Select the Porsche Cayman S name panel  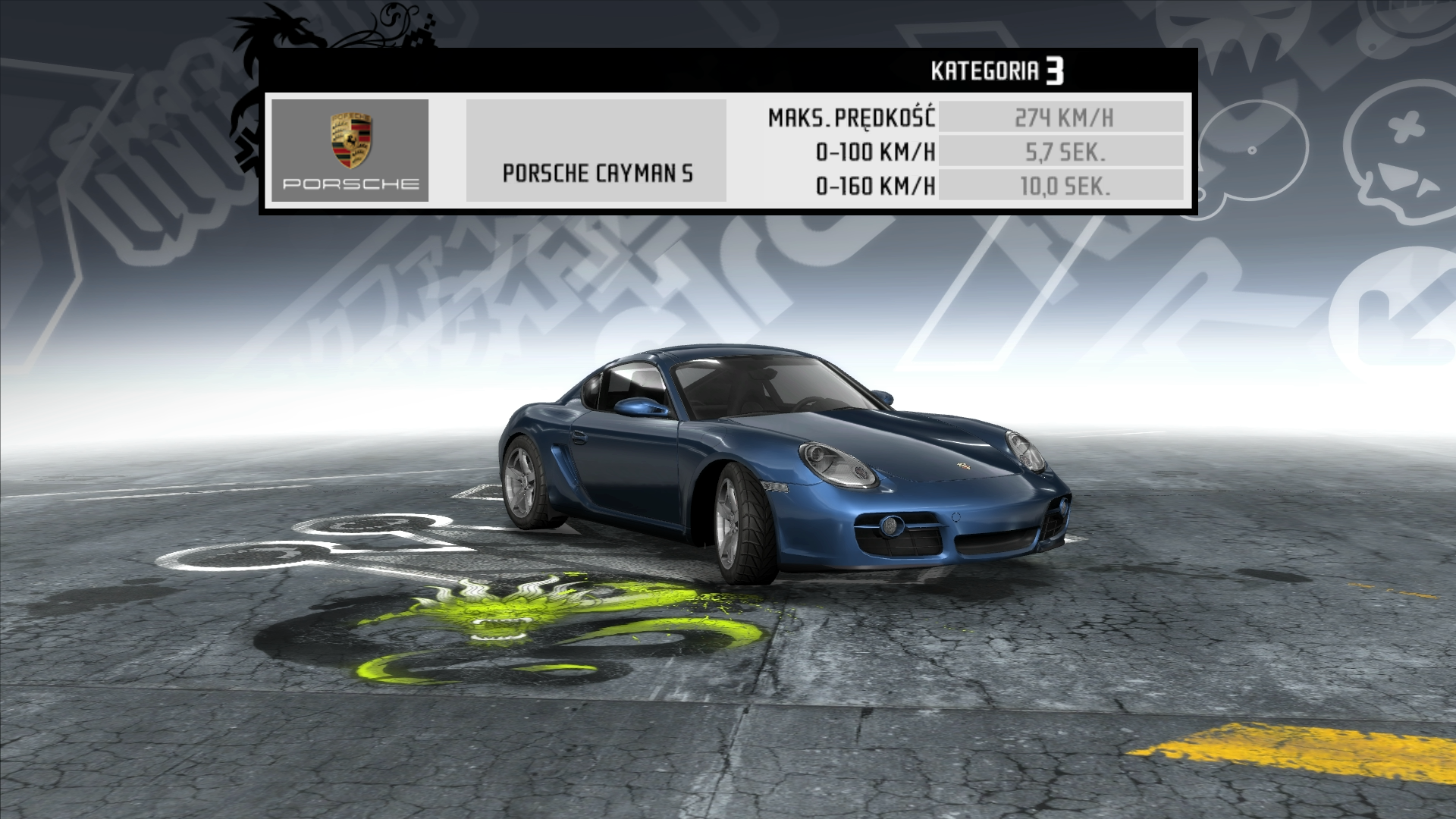pyautogui.click(x=596, y=150)
